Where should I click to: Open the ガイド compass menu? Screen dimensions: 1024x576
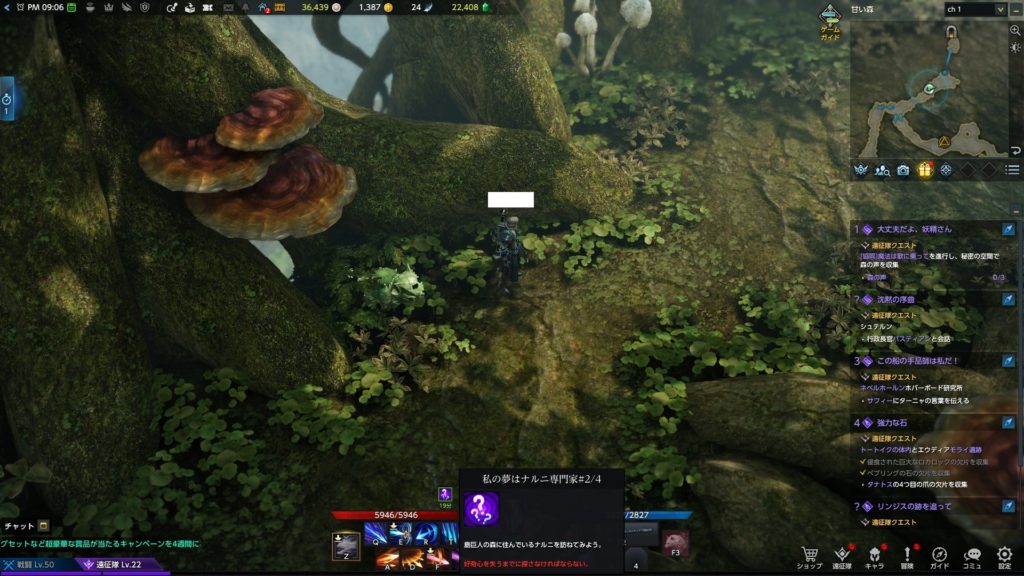point(940,556)
